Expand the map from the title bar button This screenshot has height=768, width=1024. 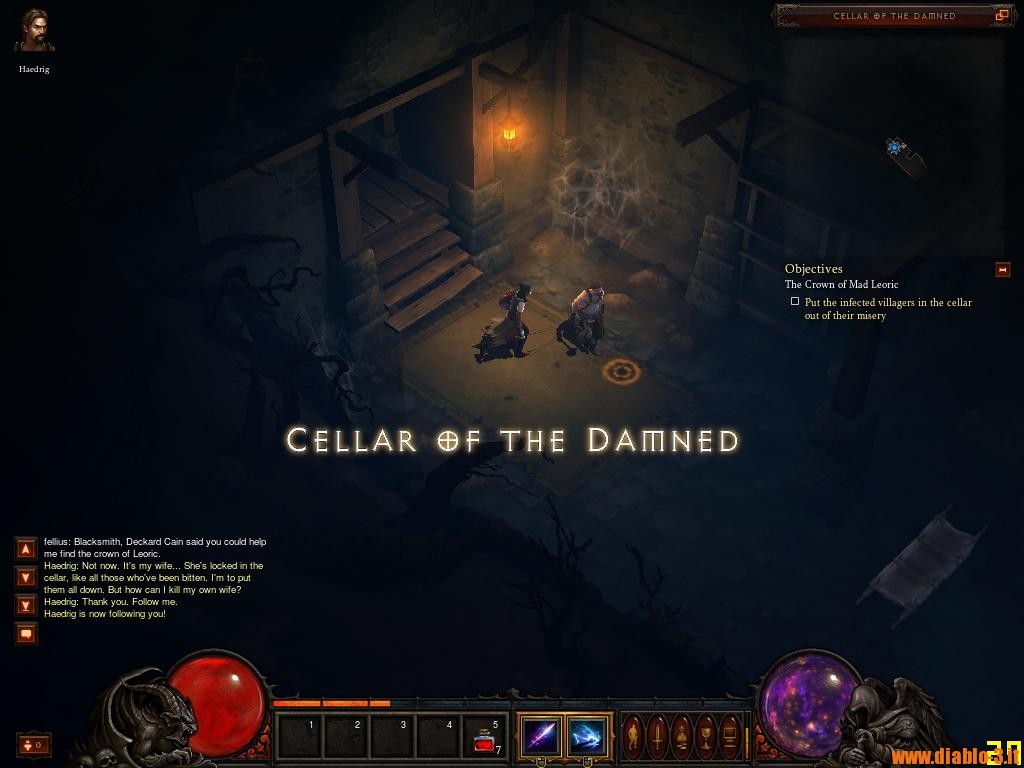coord(1001,16)
